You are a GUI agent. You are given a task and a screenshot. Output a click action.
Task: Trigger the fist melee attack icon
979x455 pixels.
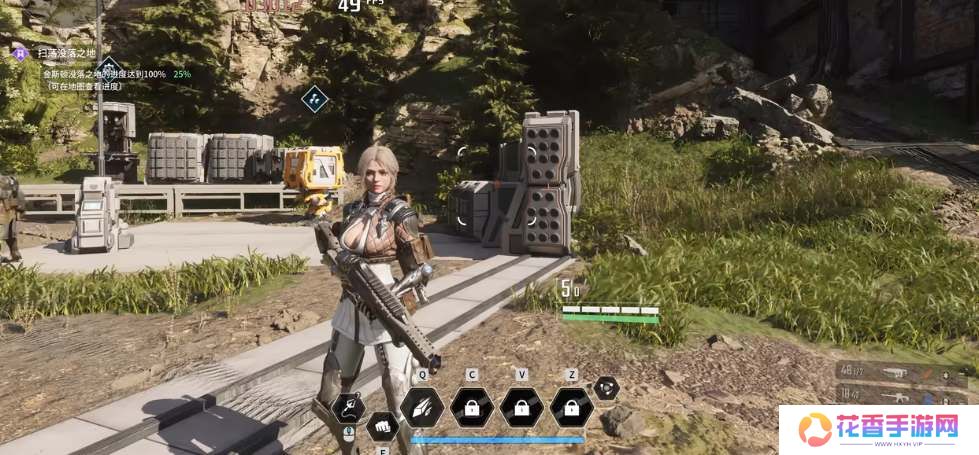381,425
